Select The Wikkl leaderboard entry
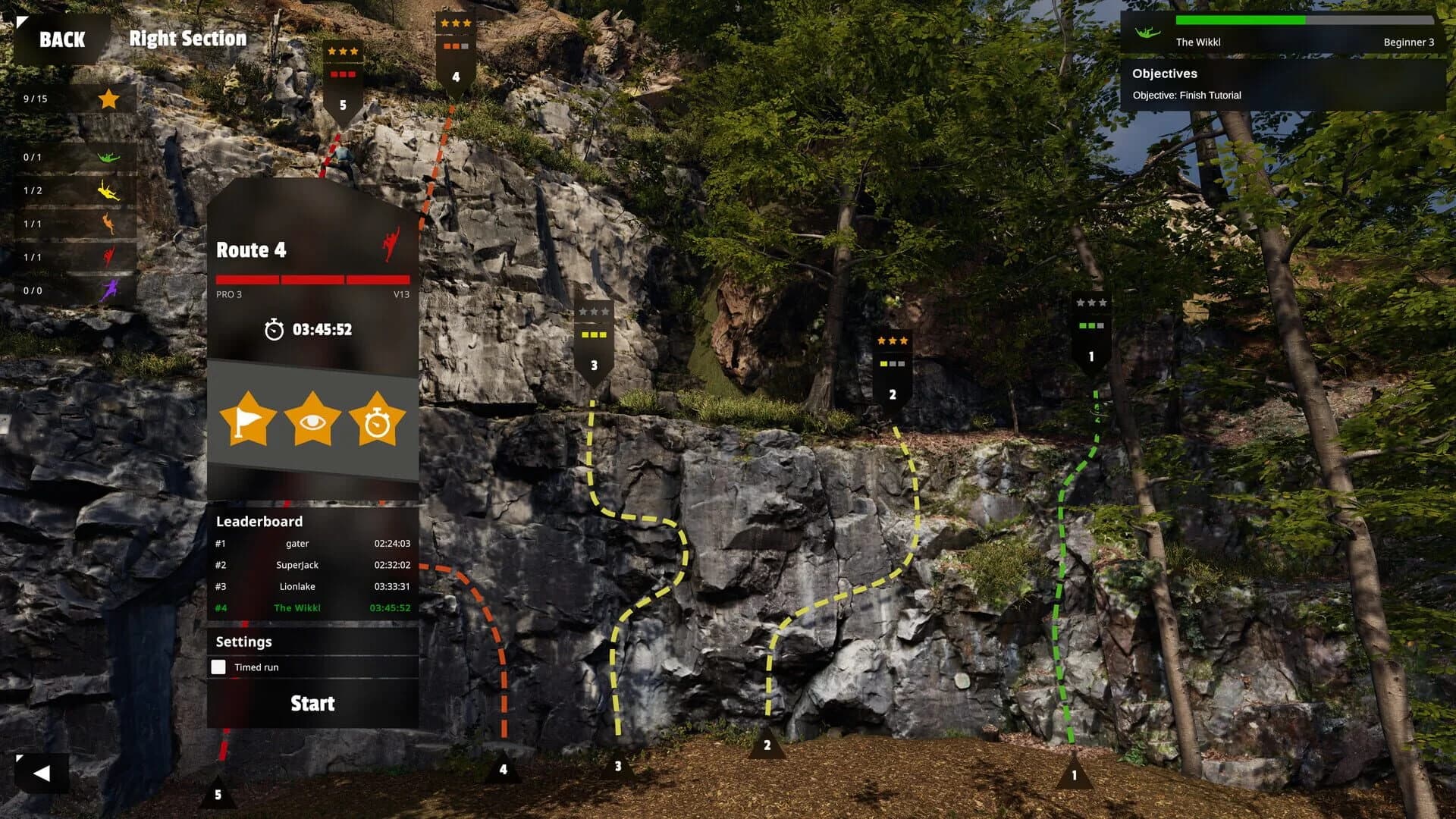Screen dimensions: 1456x819 [x=298, y=607]
